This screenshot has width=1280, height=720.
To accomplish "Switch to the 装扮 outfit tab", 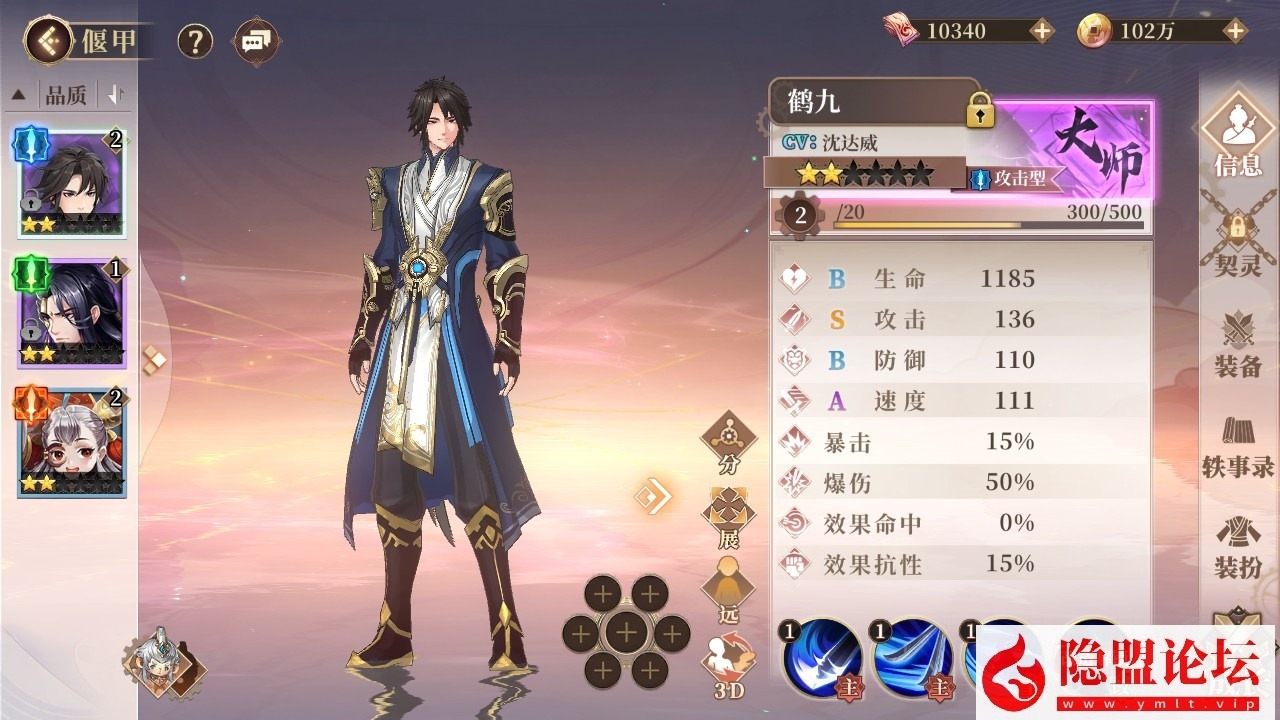I will 1237,547.
